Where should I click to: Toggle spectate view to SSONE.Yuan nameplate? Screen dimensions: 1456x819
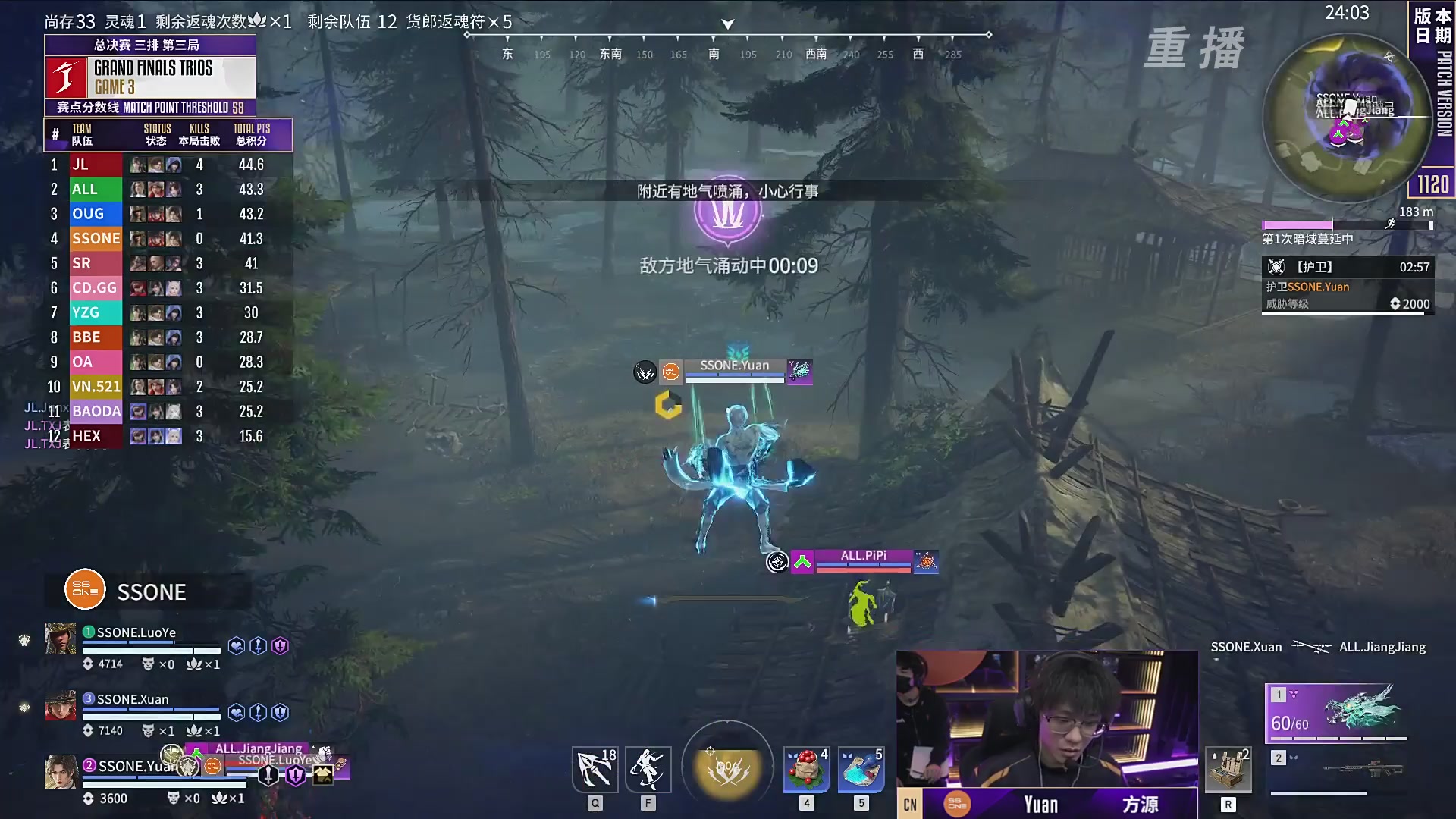click(734, 366)
